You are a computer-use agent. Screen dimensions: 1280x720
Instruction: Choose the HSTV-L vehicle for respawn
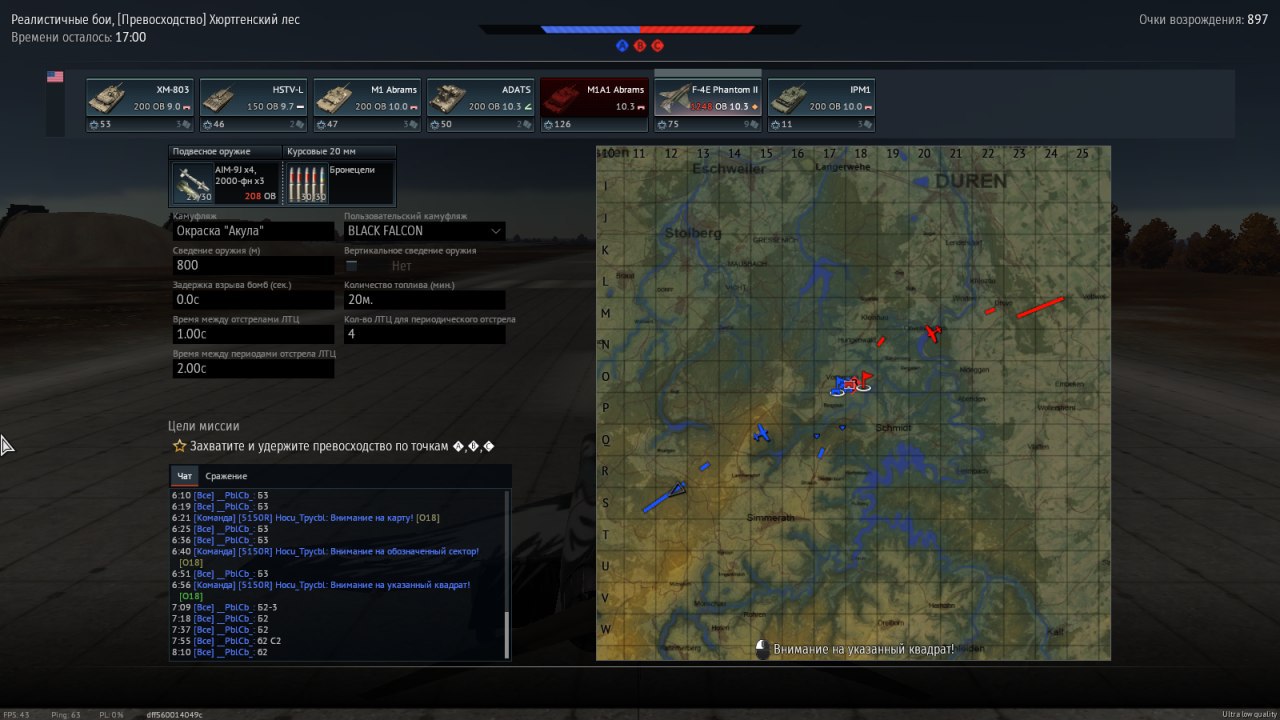tap(253, 105)
